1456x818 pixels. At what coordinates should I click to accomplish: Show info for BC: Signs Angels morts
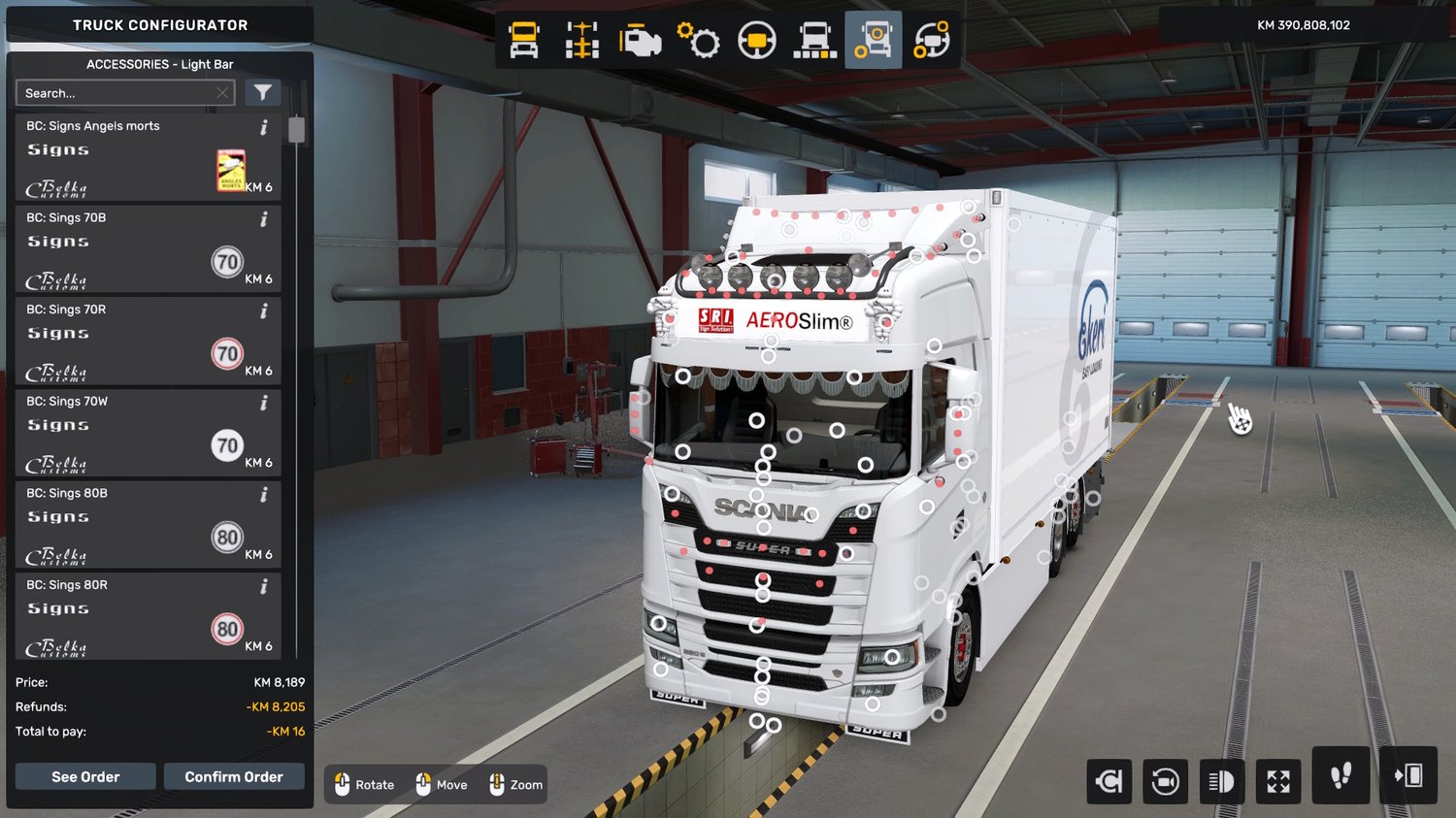tap(264, 127)
